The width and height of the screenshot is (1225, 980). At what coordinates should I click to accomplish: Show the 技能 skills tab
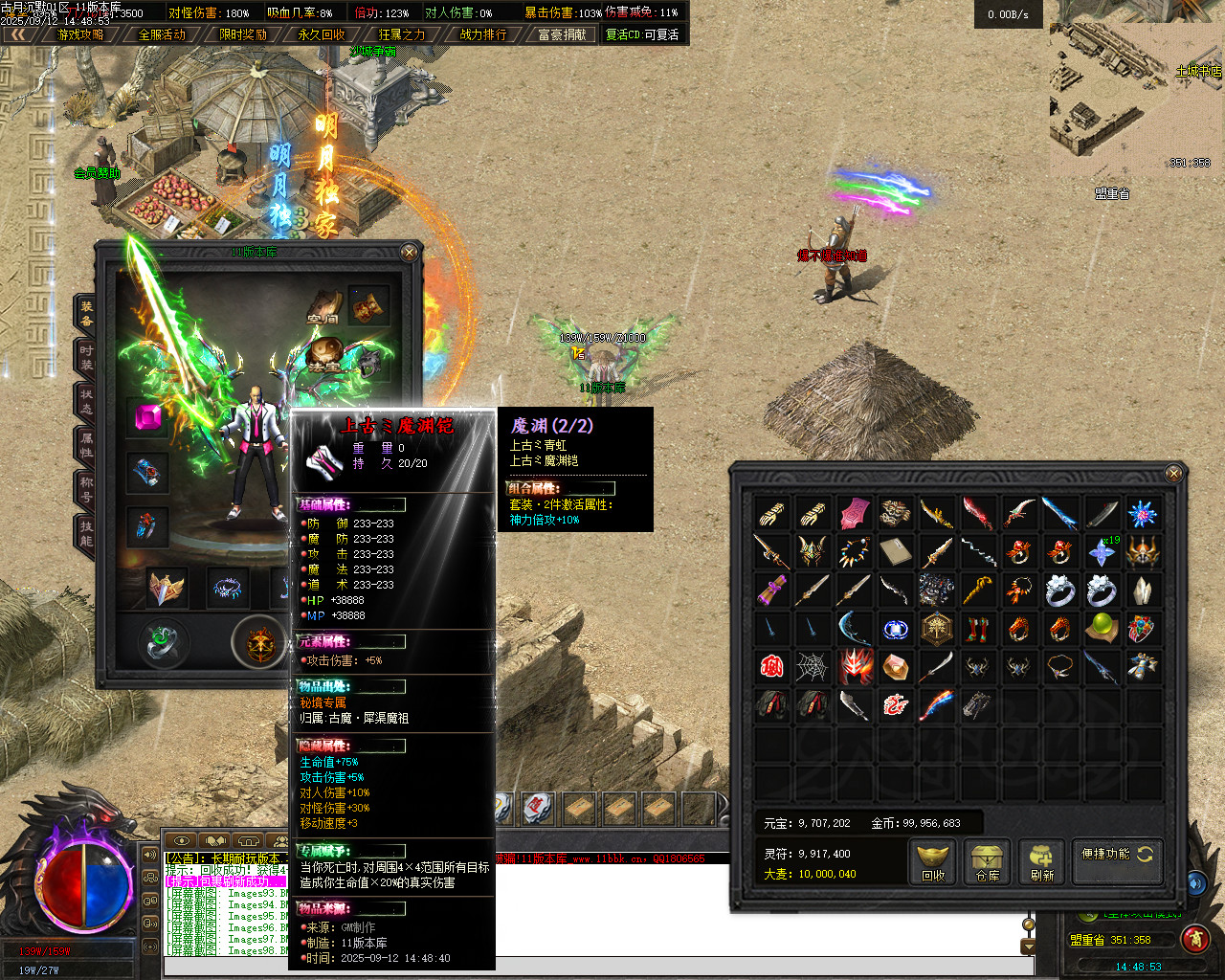86,533
